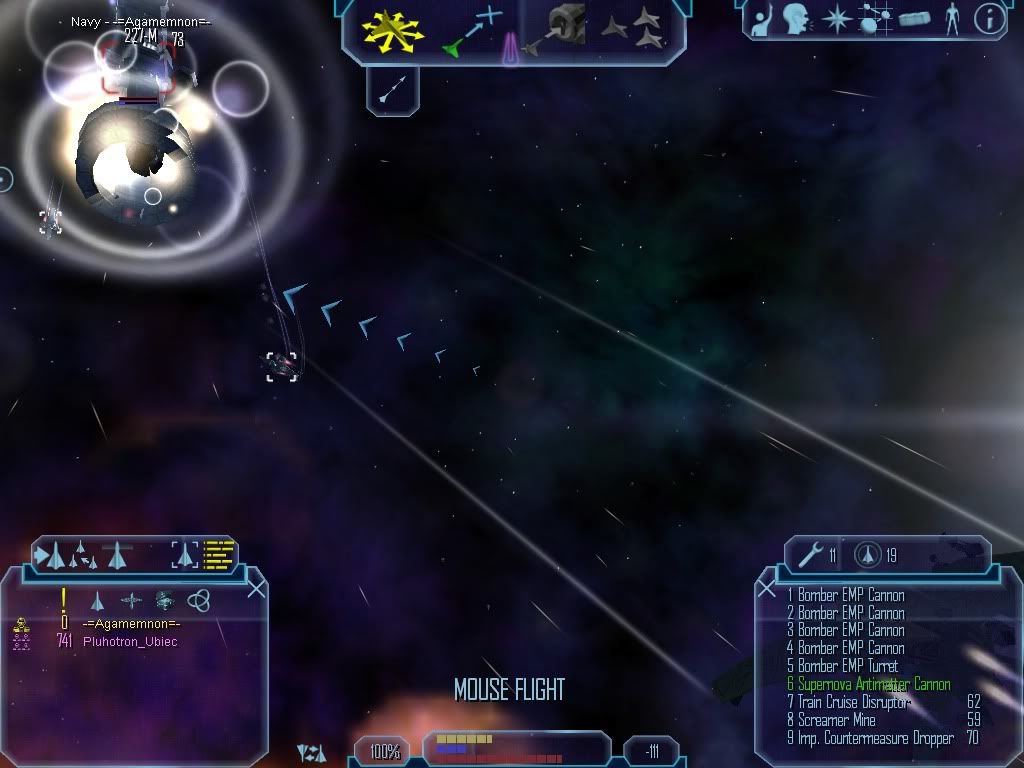This screenshot has width=1024, height=768.
Task: Close the contact list panel
Action: tap(256, 589)
